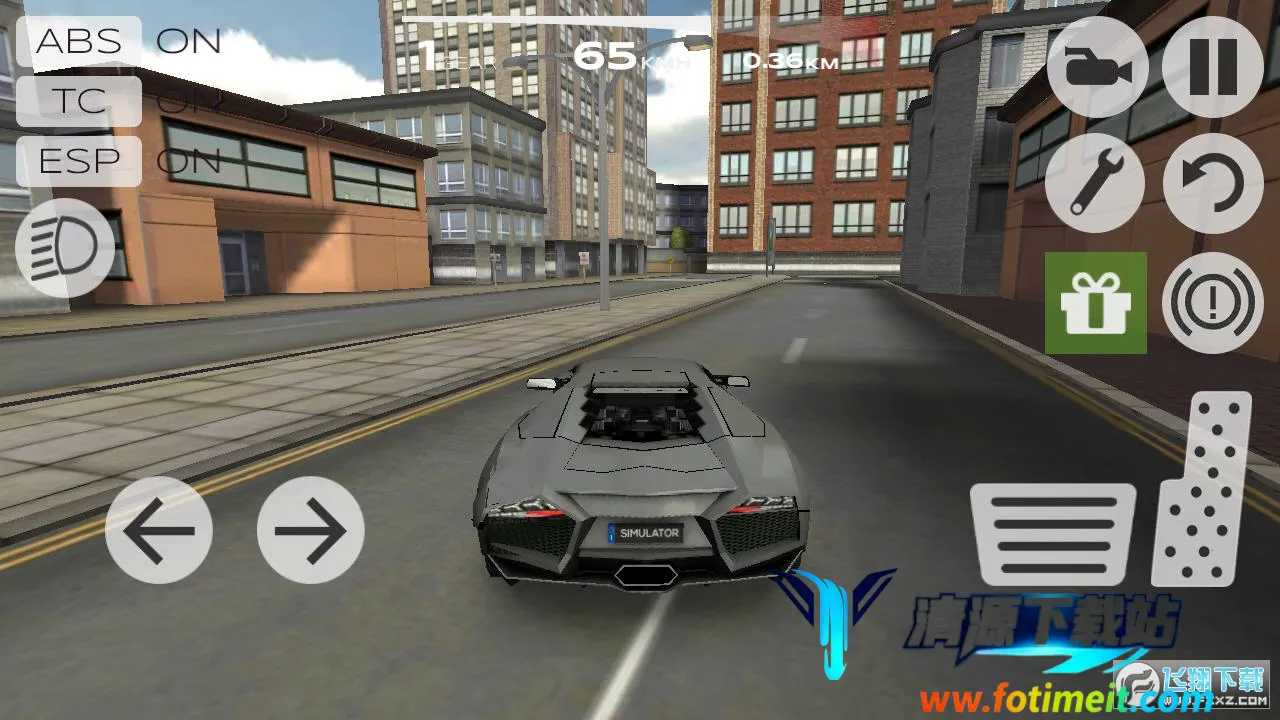Toggle the ABS driving assist
Viewport: 1280px width, 720px height.
pos(80,42)
